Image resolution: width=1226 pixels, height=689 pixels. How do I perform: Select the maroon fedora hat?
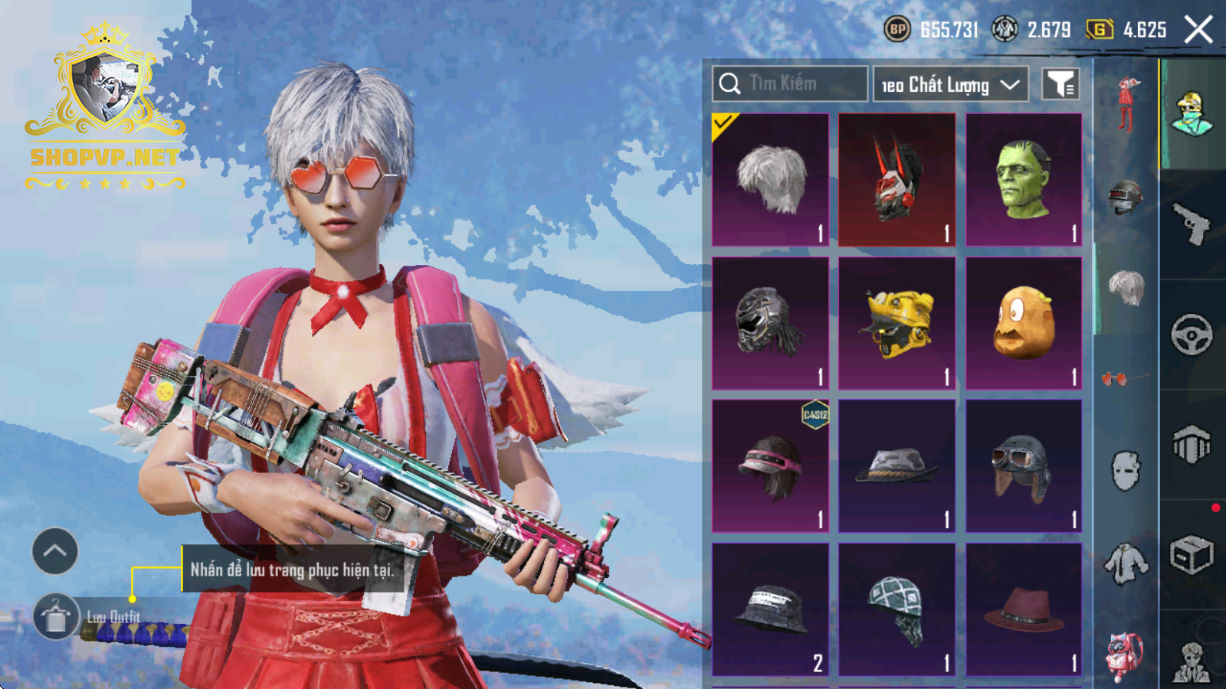click(x=1024, y=609)
